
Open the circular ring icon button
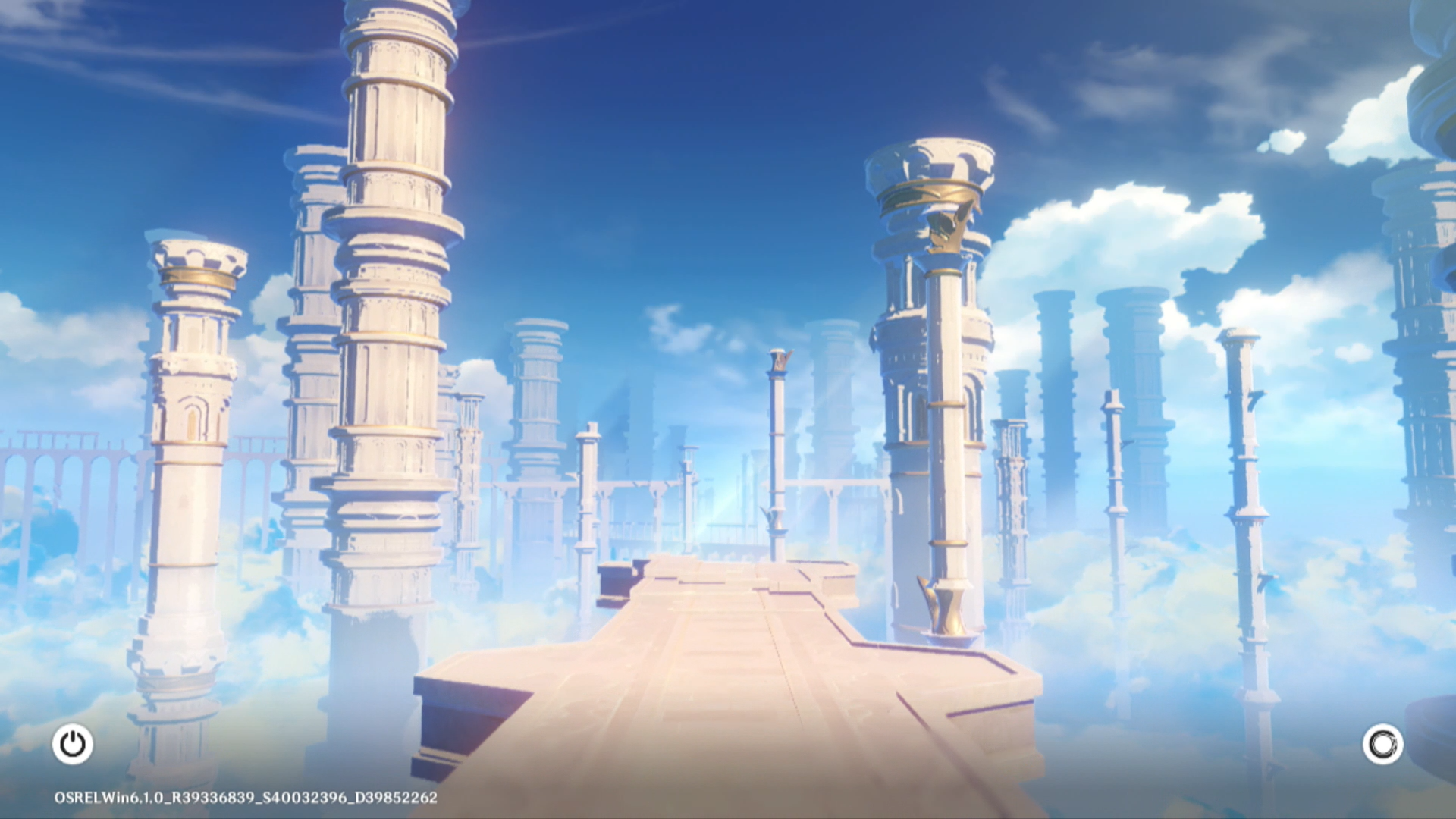1382,744
